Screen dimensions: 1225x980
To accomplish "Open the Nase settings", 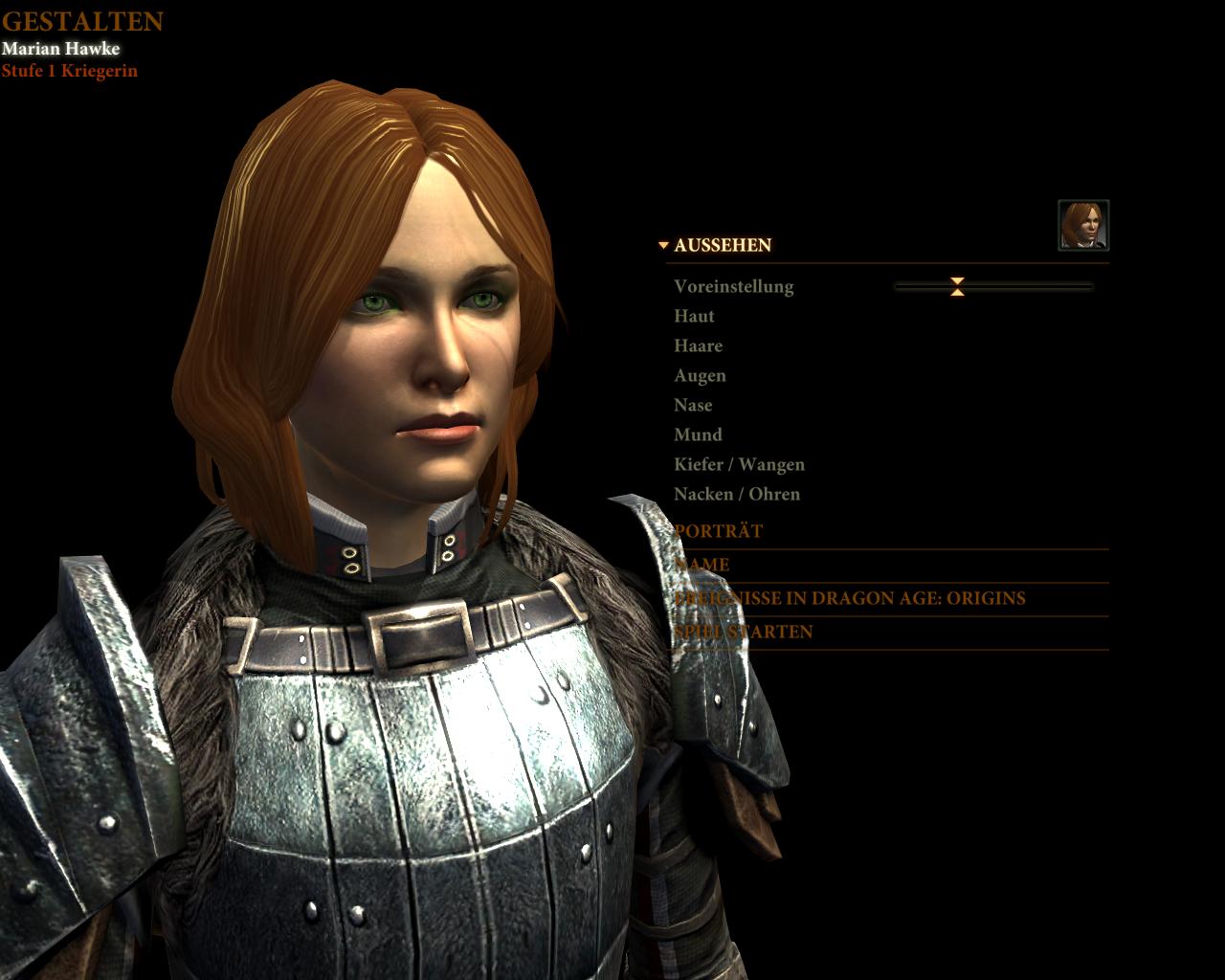I will point(693,405).
